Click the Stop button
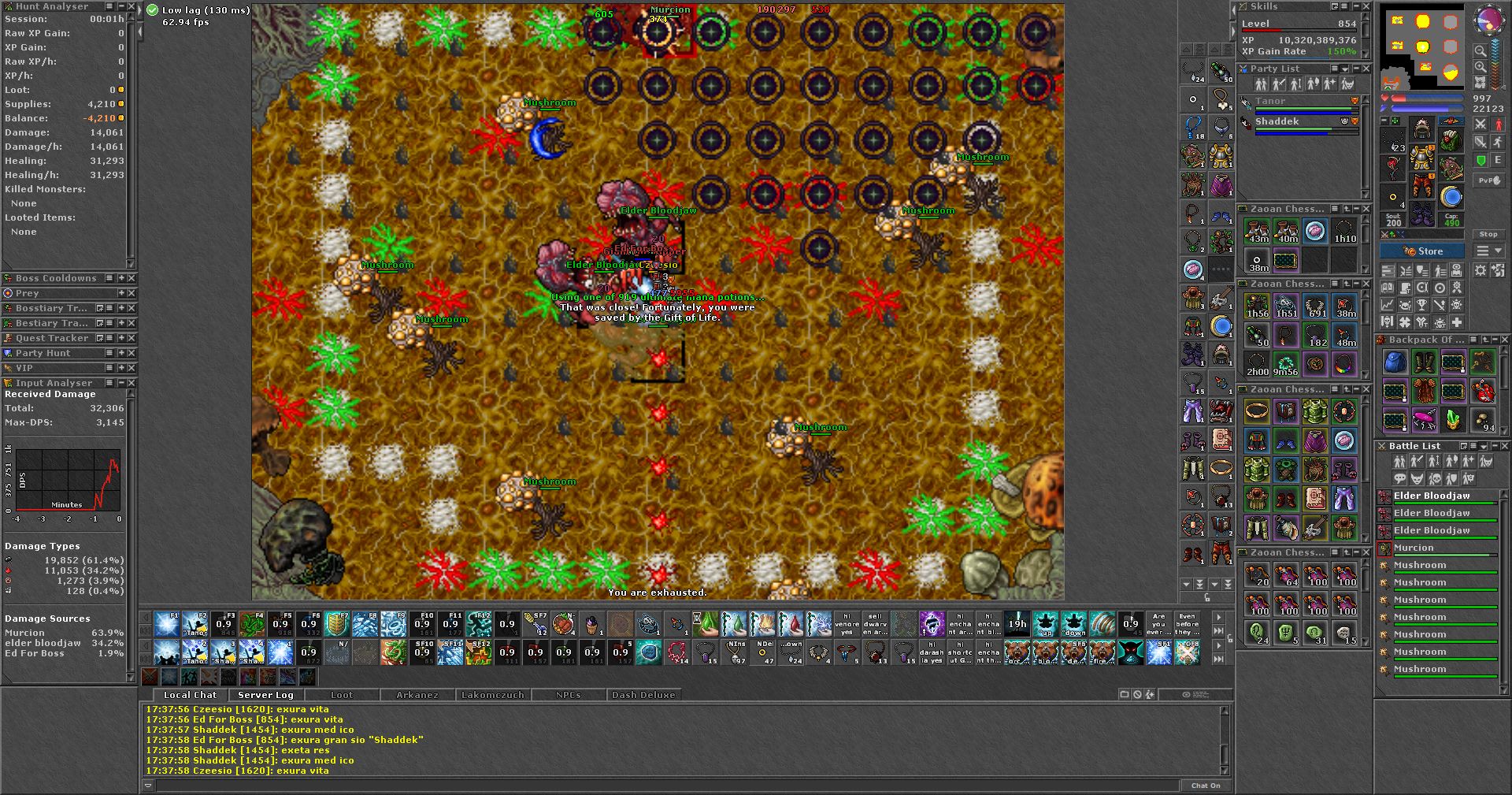Screen dimensions: 1512x795 (x=1488, y=234)
